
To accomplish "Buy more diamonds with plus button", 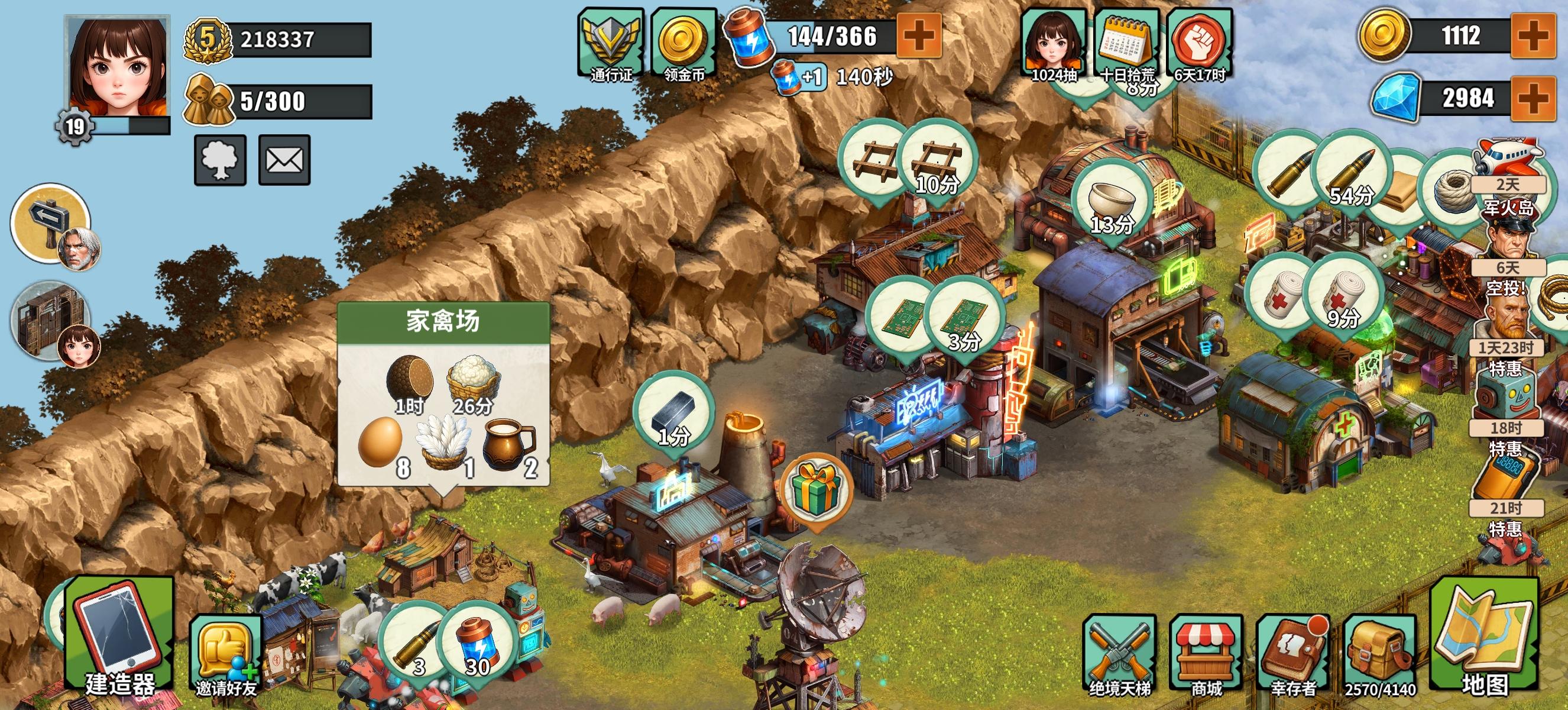I will click(1534, 98).
